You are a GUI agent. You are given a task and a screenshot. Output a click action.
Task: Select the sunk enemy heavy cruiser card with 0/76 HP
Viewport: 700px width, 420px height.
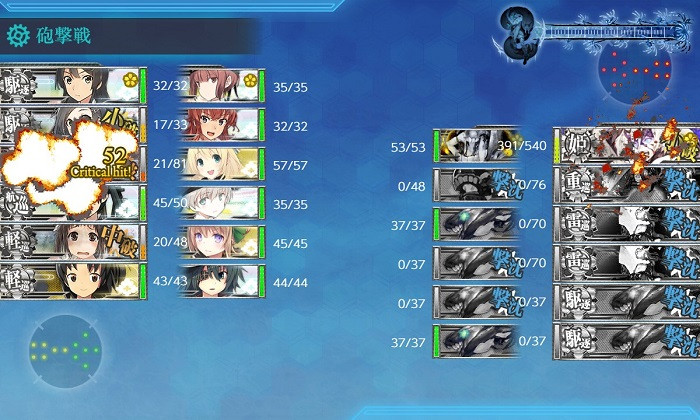click(x=625, y=185)
